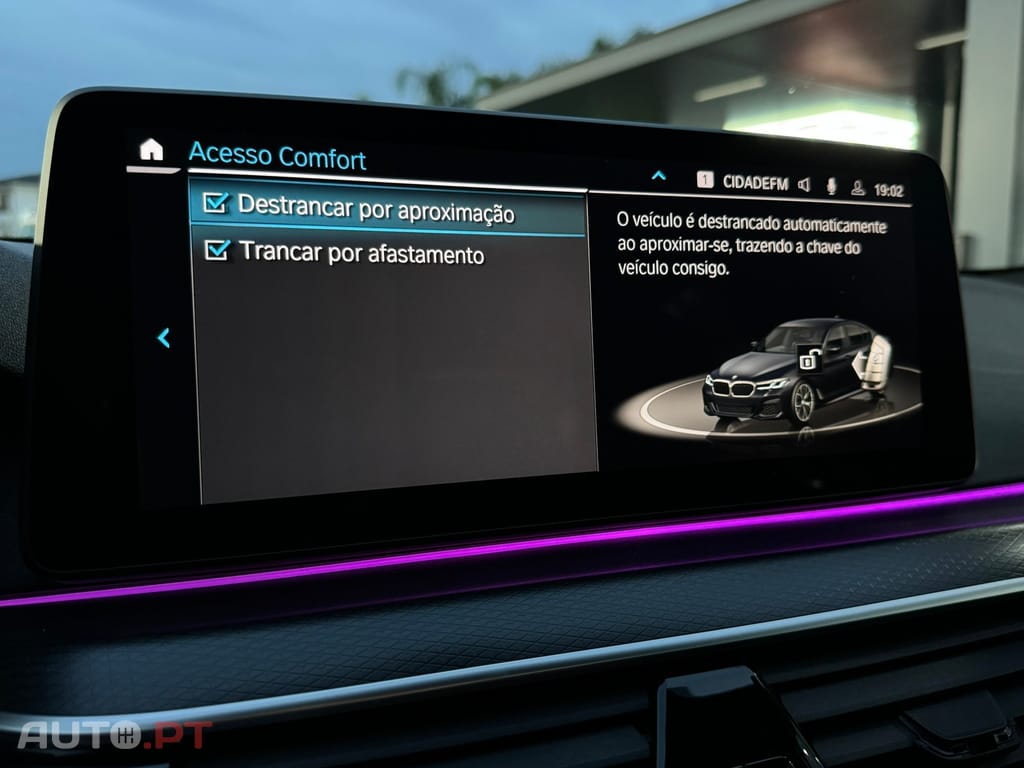Go back using the left arrow
The width and height of the screenshot is (1024, 768).
(x=164, y=338)
